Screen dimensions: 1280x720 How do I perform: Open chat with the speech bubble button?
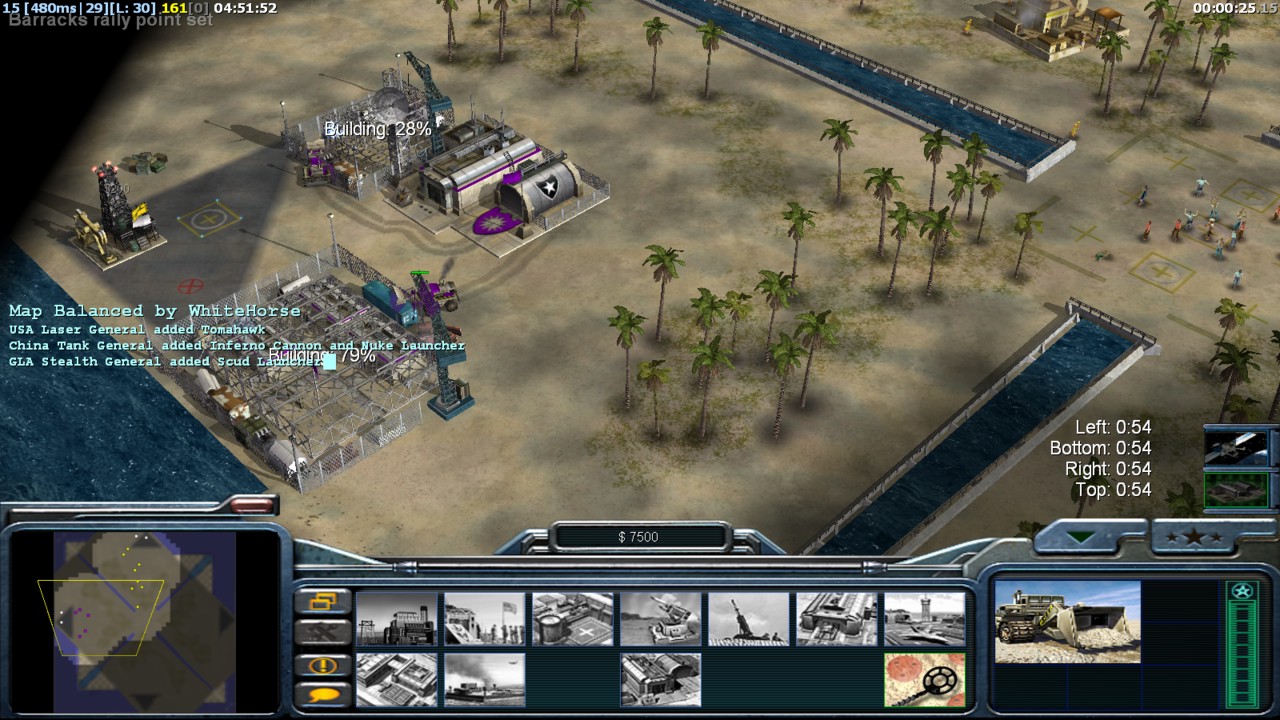(x=324, y=694)
